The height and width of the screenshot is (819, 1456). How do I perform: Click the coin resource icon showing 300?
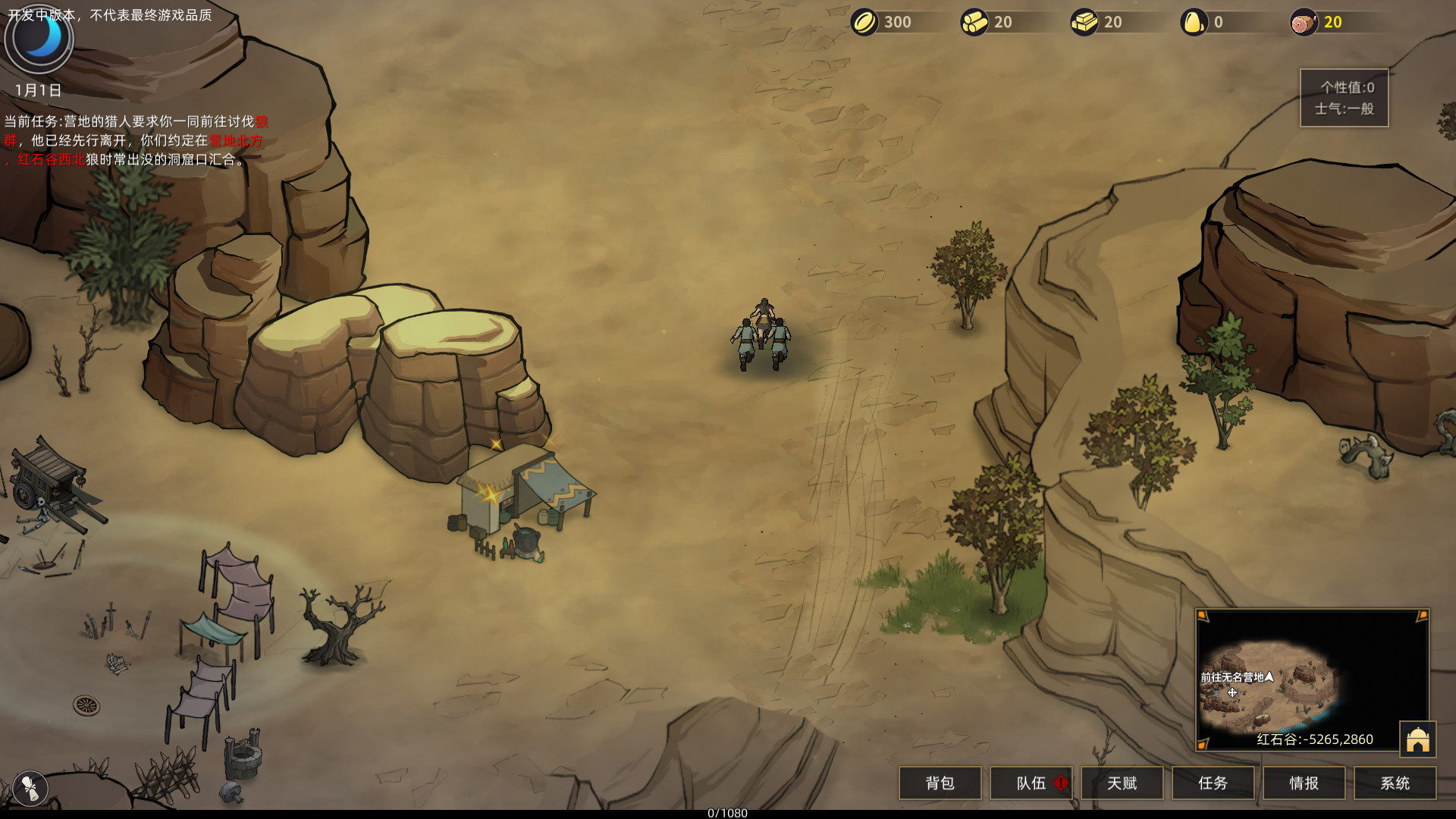pos(865,22)
